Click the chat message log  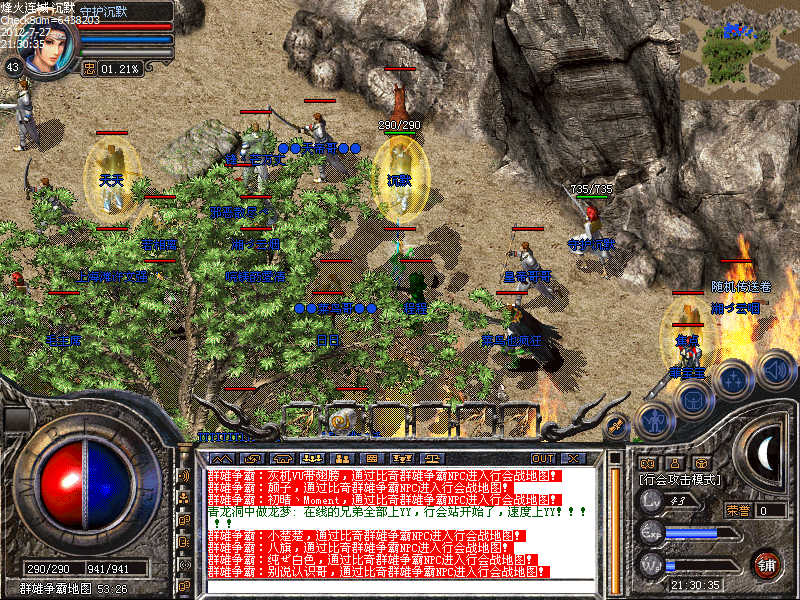tap(400, 530)
